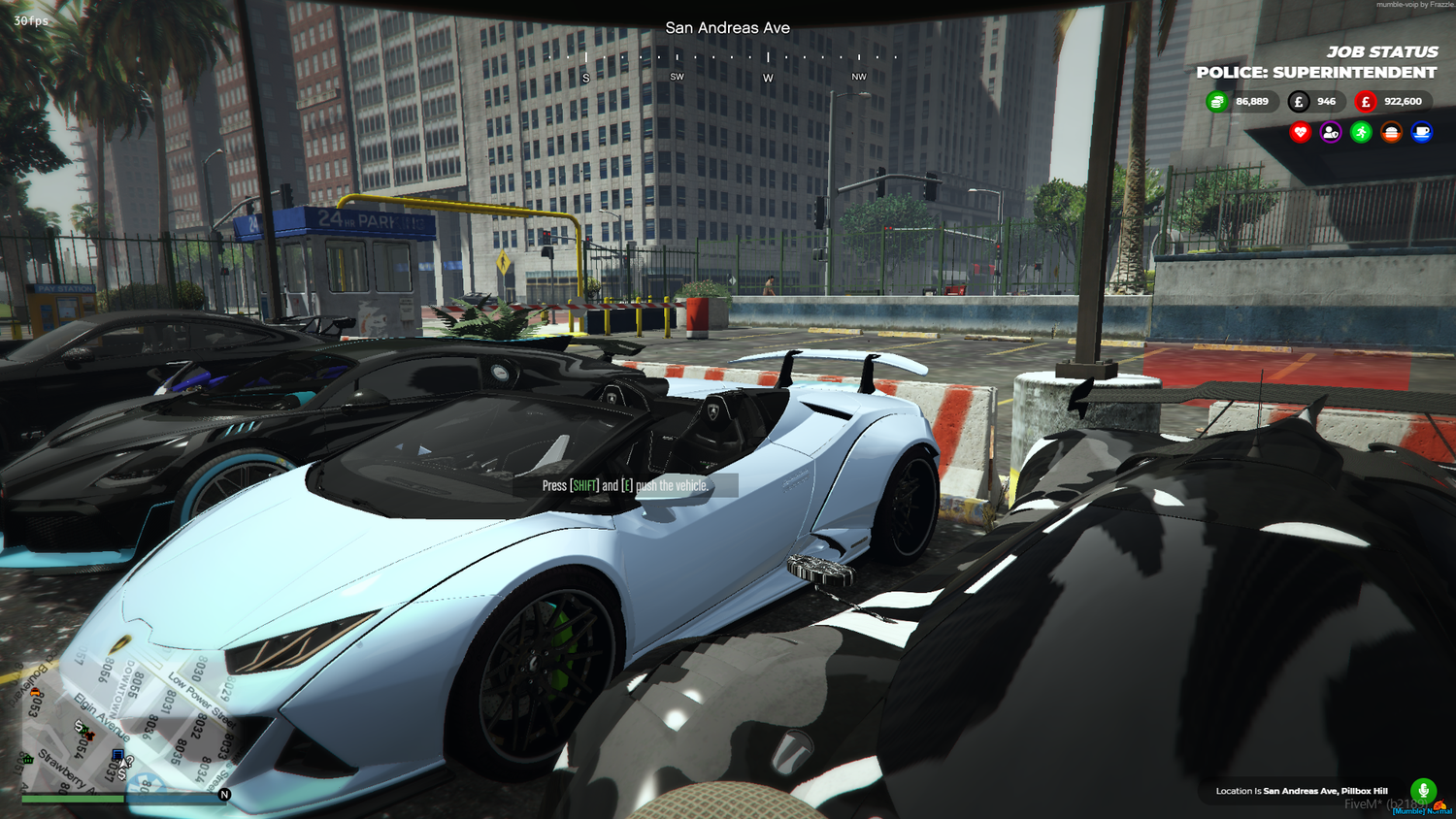Click the red health heart icon

coord(1301,132)
